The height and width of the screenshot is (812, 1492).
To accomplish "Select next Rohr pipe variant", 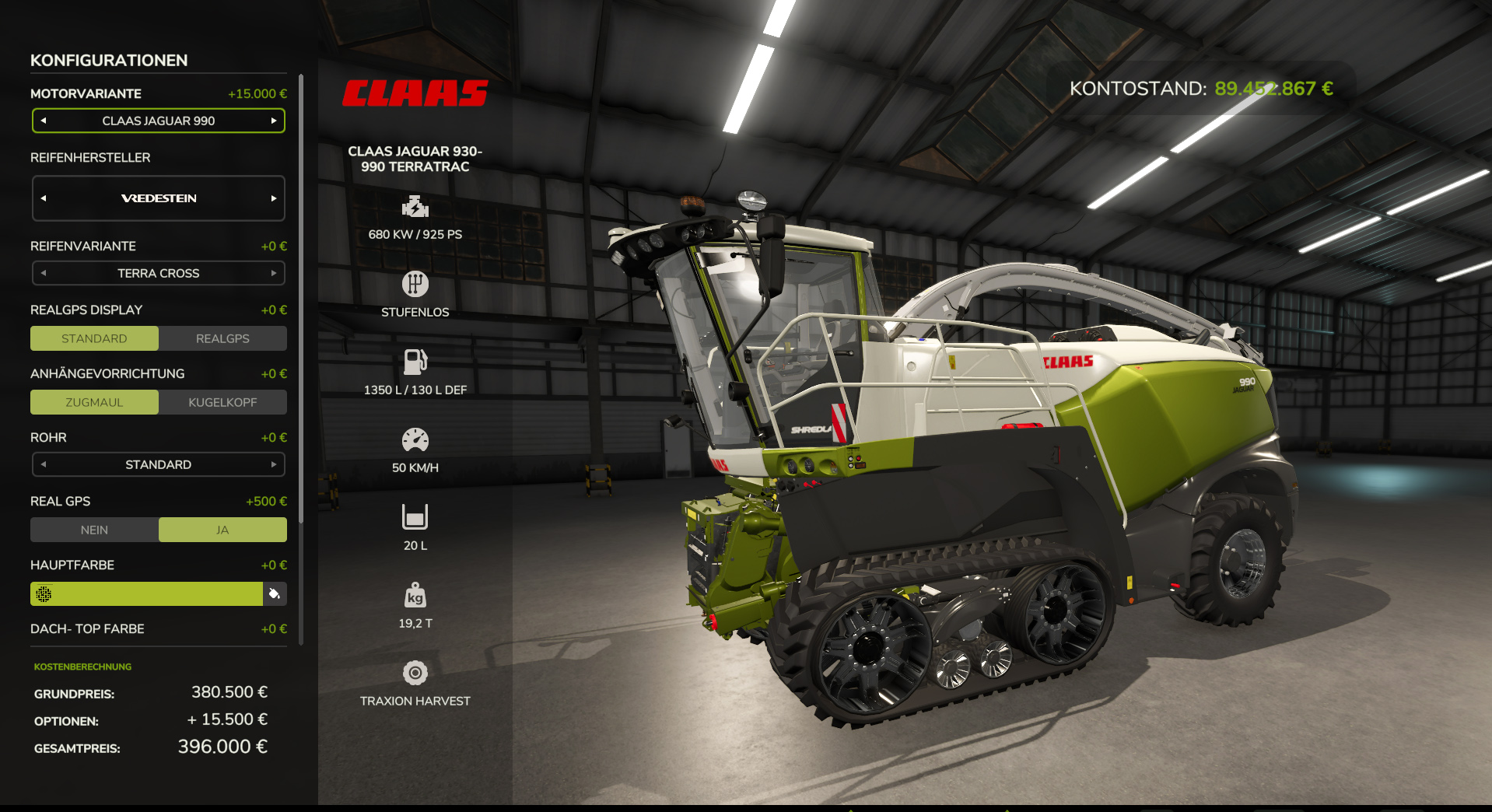I will pyautogui.click(x=274, y=464).
